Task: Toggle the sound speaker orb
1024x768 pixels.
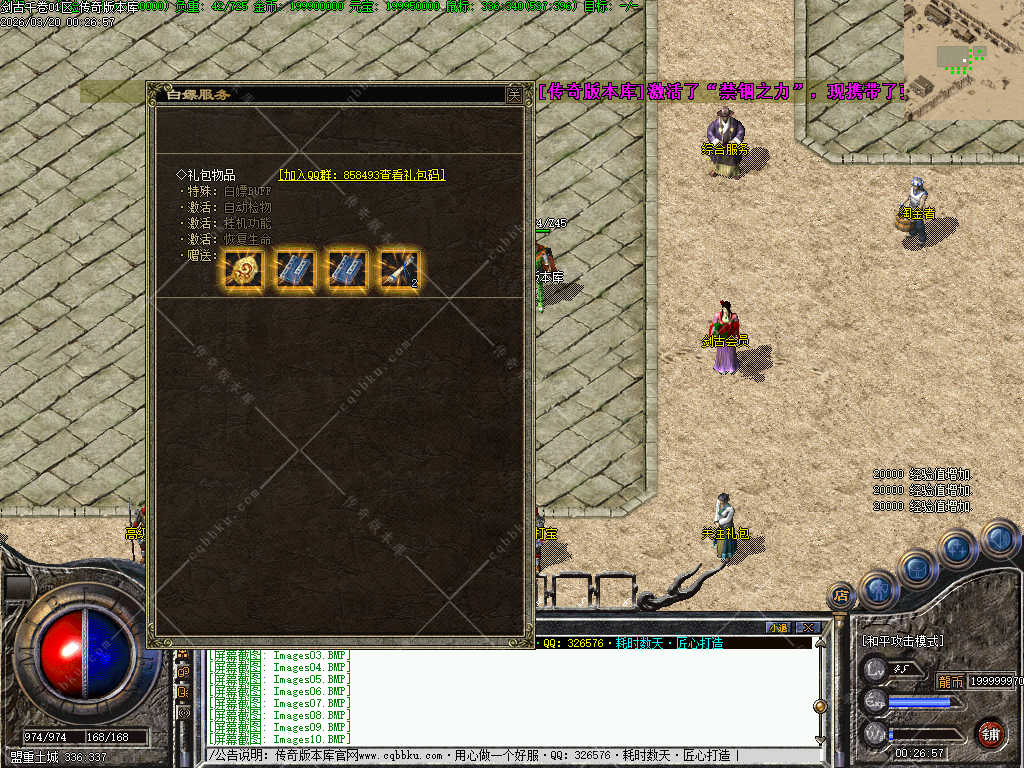Action: (x=999, y=538)
